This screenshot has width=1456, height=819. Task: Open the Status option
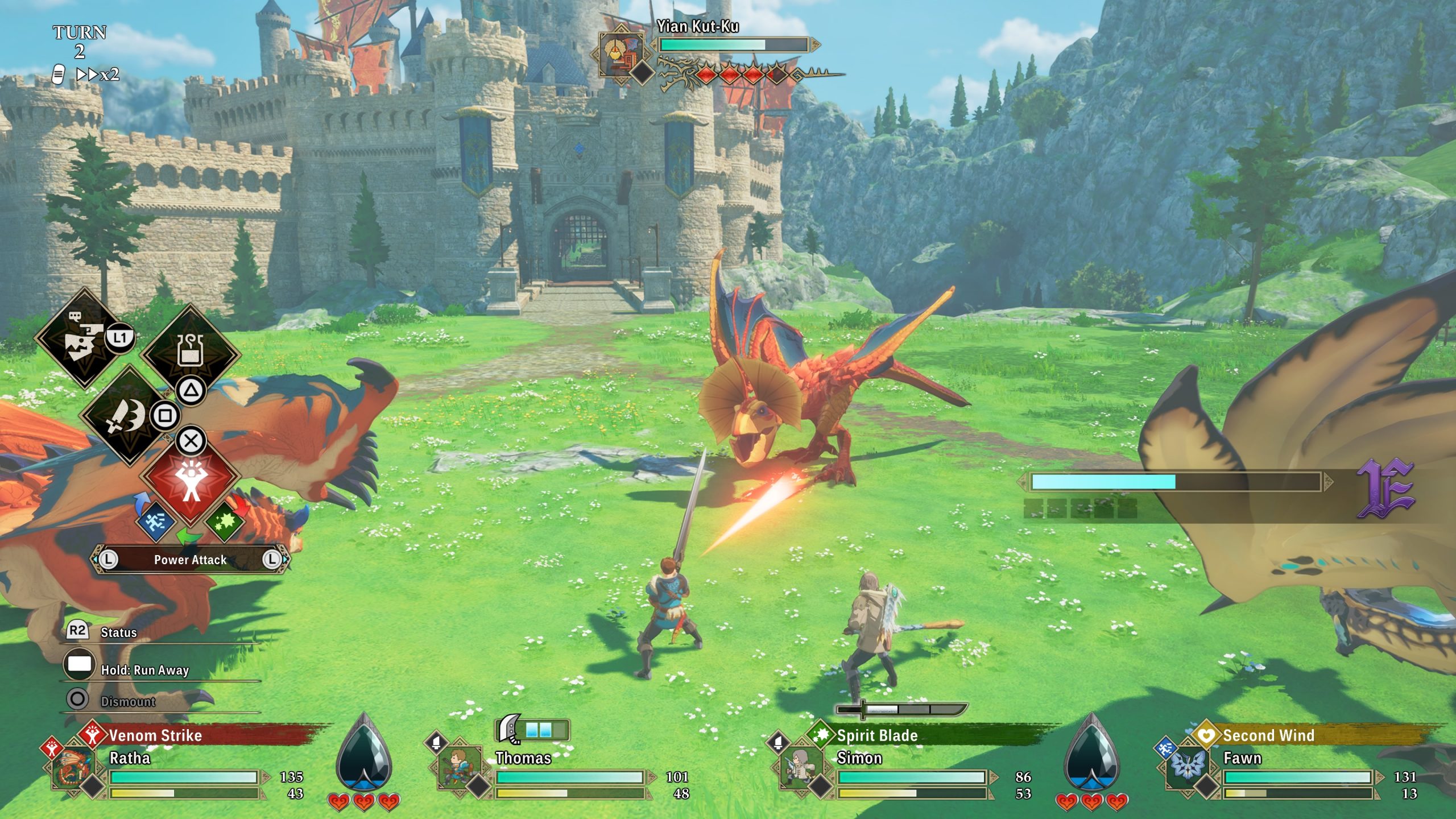(x=118, y=632)
